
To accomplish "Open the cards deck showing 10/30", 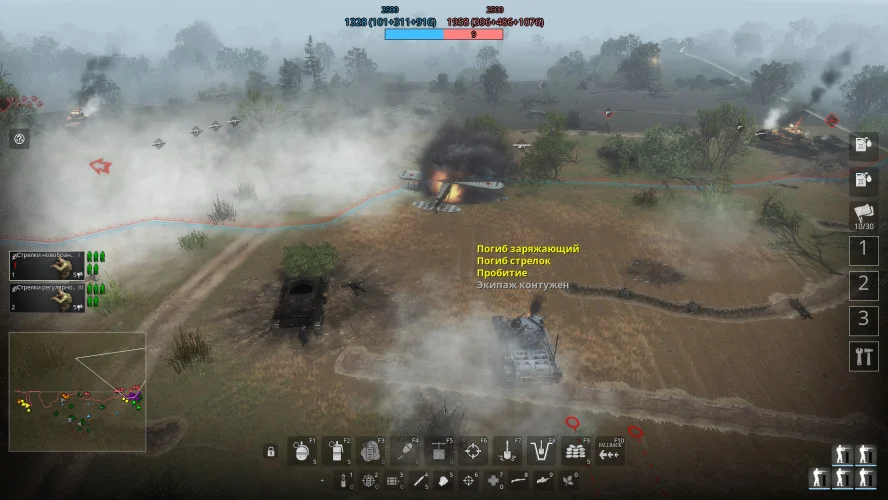I will [863, 215].
